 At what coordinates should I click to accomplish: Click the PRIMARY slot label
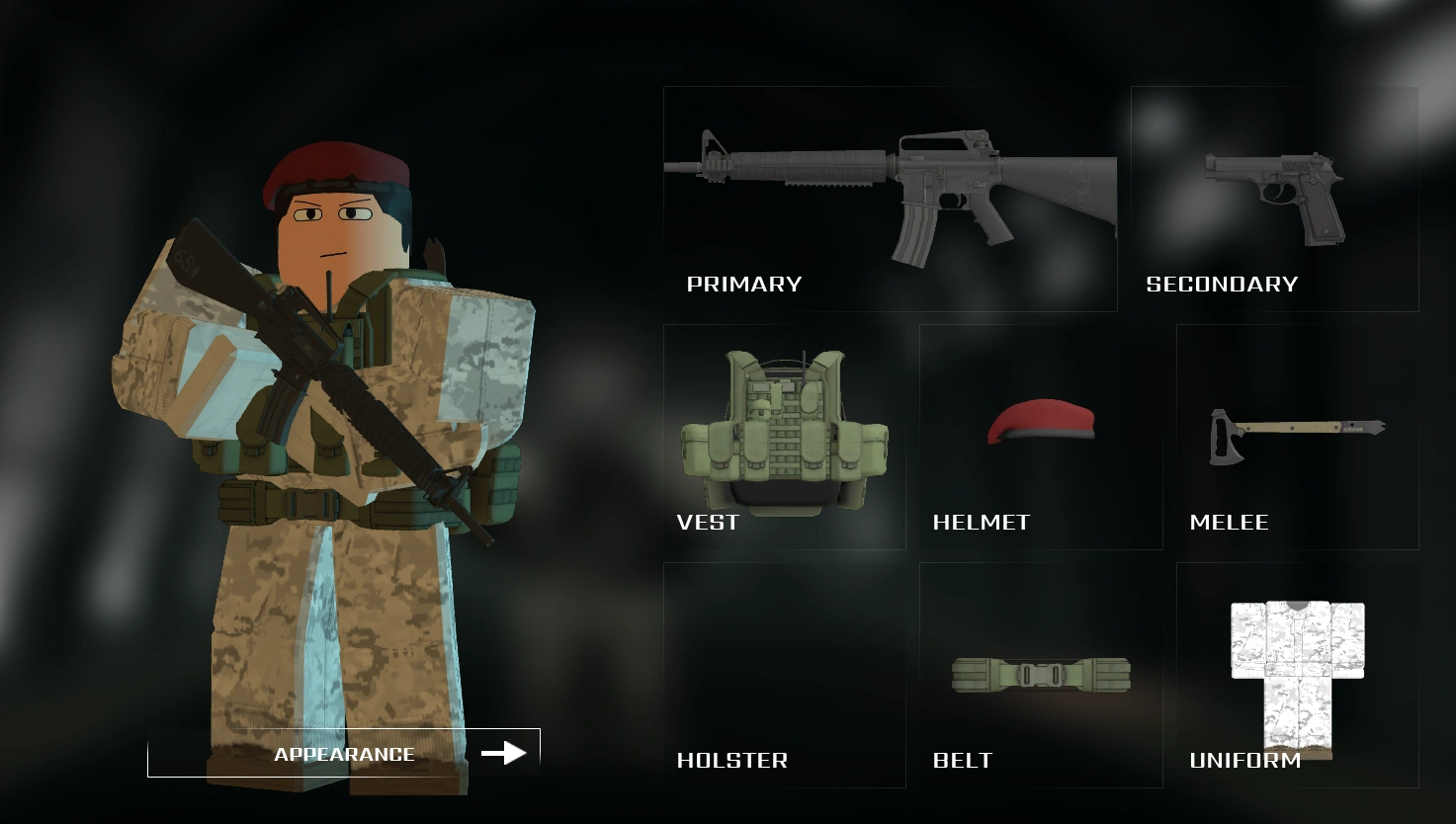743,284
